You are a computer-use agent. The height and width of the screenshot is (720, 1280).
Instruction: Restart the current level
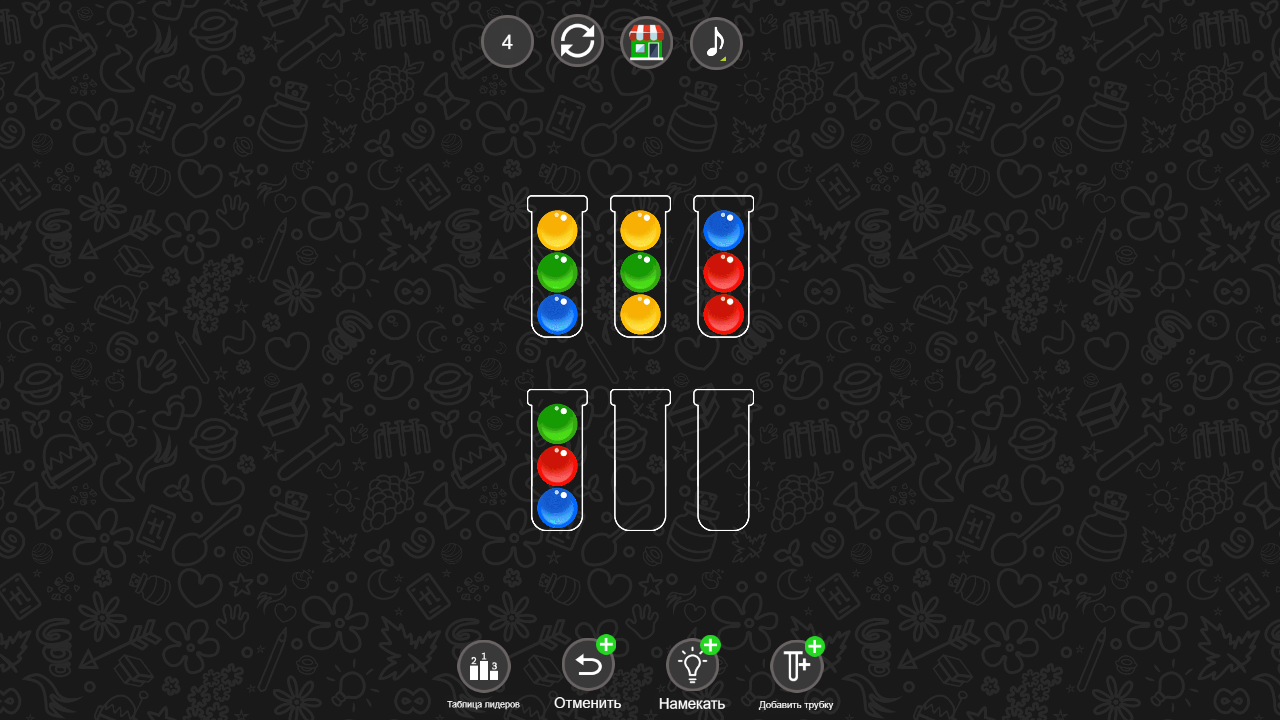coord(577,42)
